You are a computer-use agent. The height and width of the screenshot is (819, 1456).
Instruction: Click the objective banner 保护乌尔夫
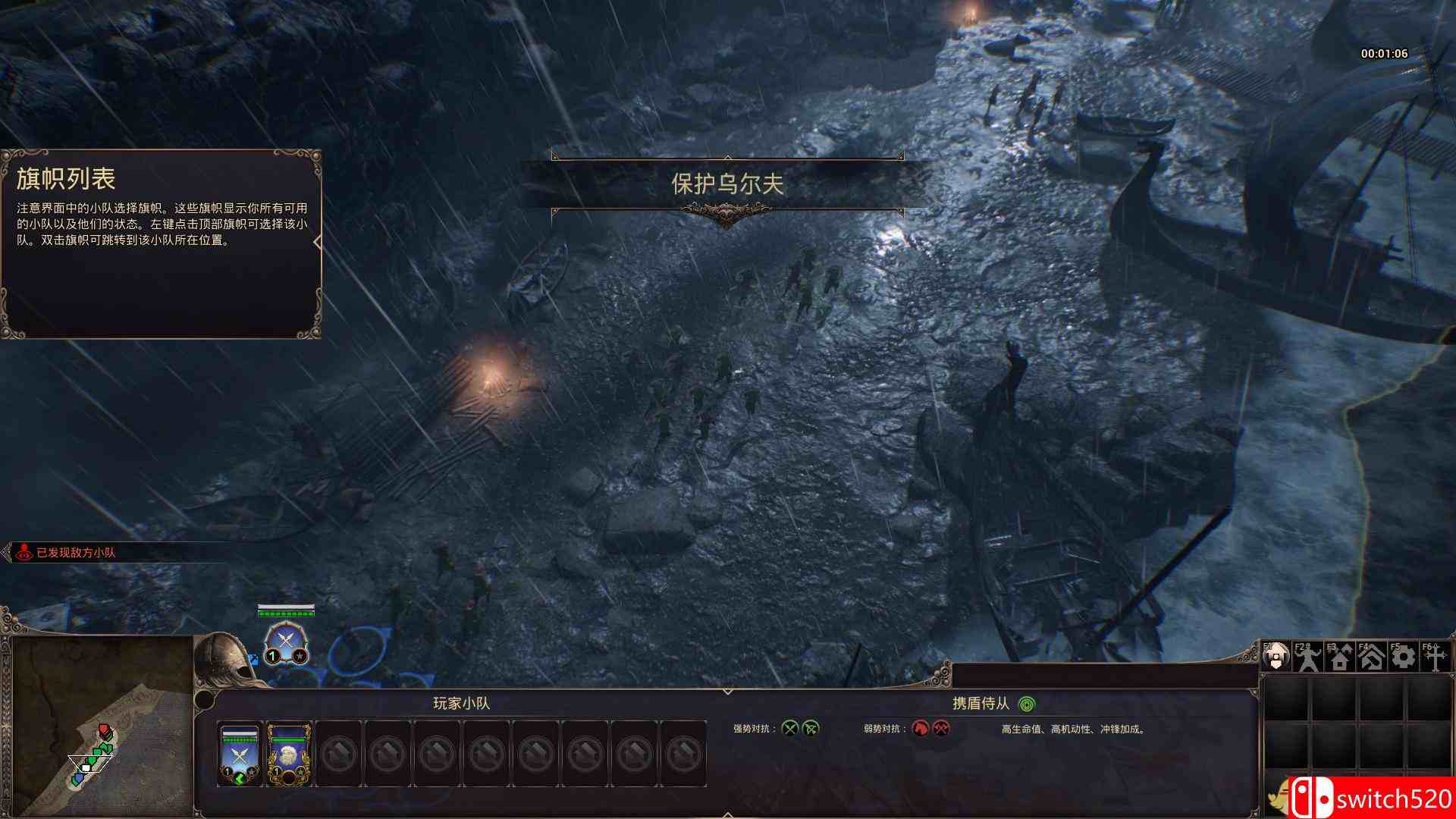pos(728,182)
